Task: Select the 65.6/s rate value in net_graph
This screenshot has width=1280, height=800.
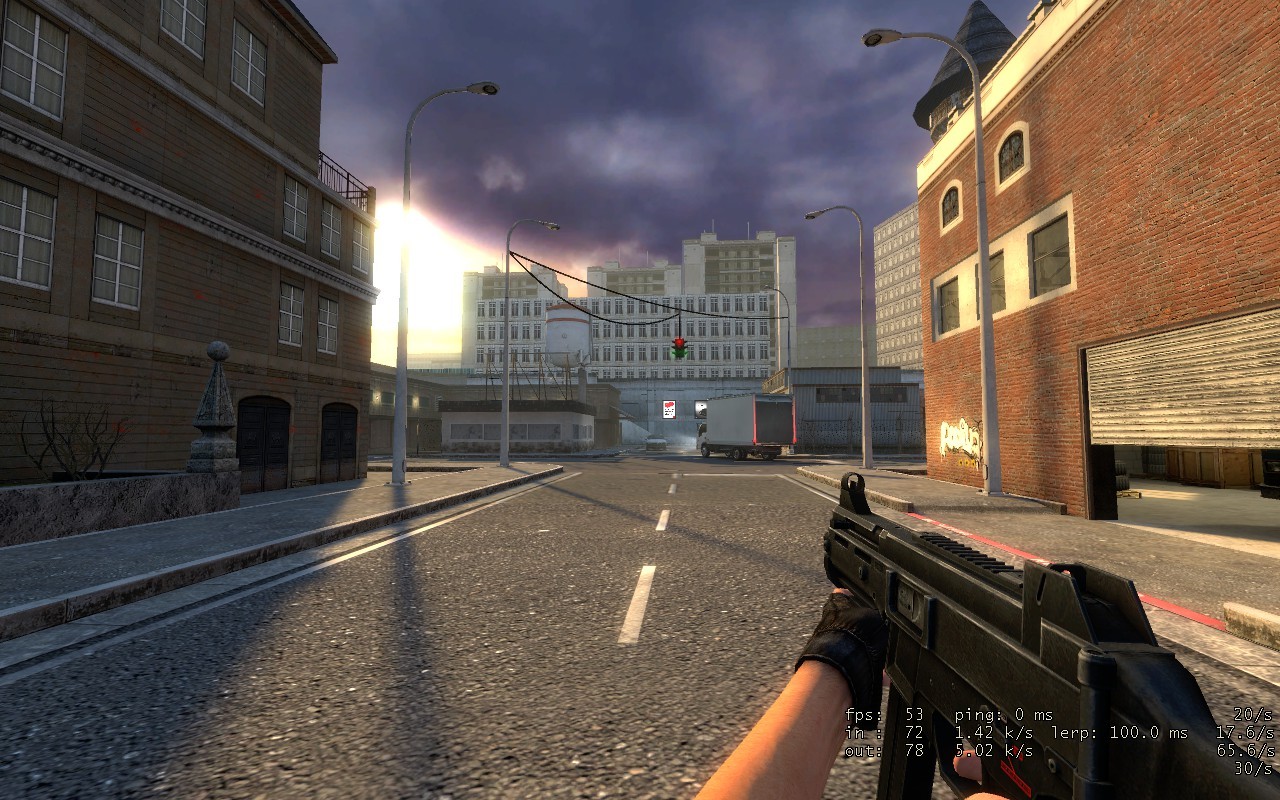Action: click(1245, 751)
